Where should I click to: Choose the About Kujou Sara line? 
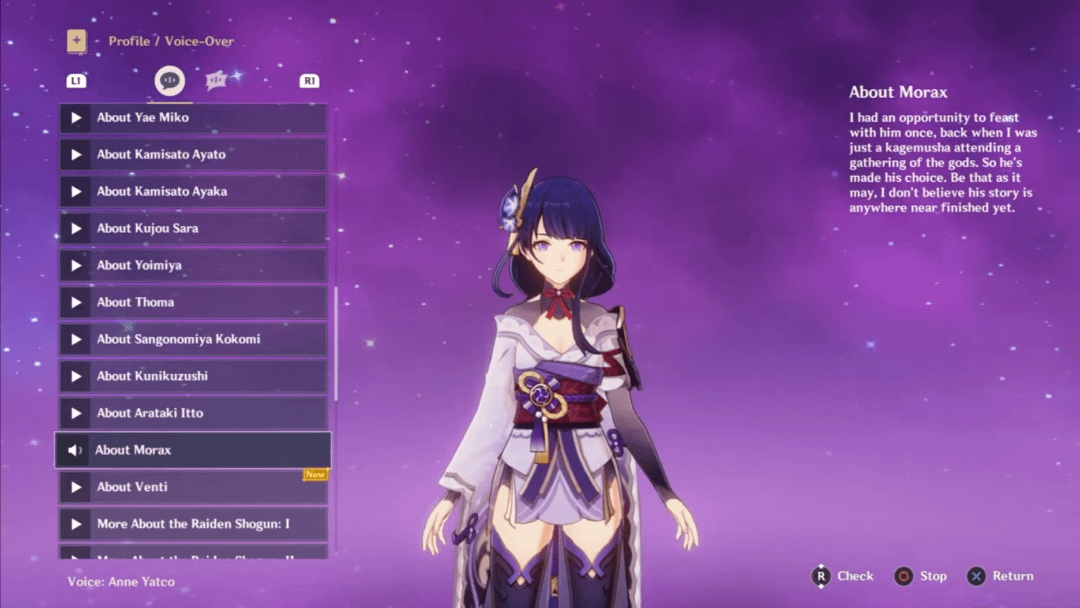tap(192, 229)
